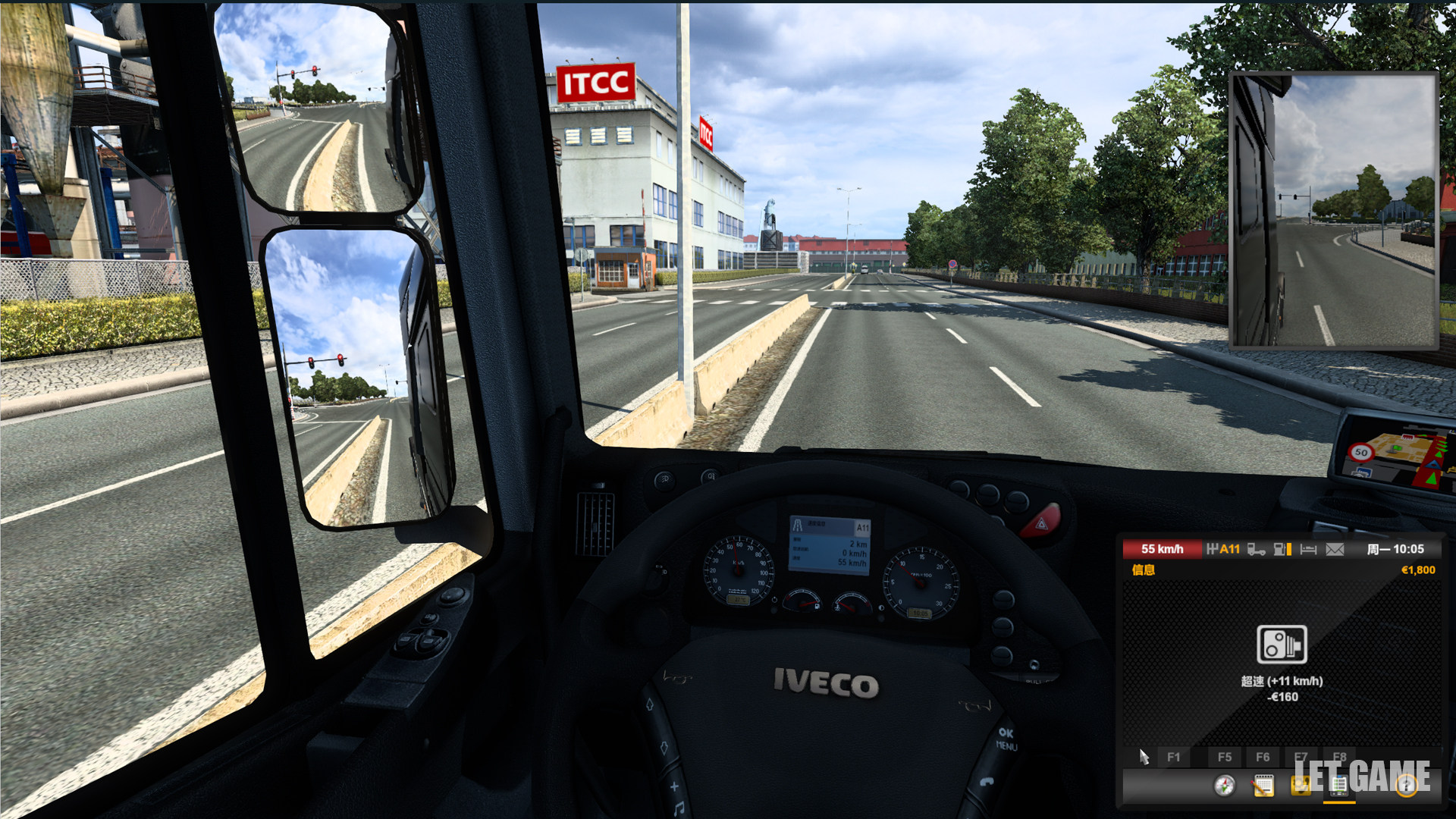Select the information list tab
The image size is (1456, 819).
(1338, 786)
